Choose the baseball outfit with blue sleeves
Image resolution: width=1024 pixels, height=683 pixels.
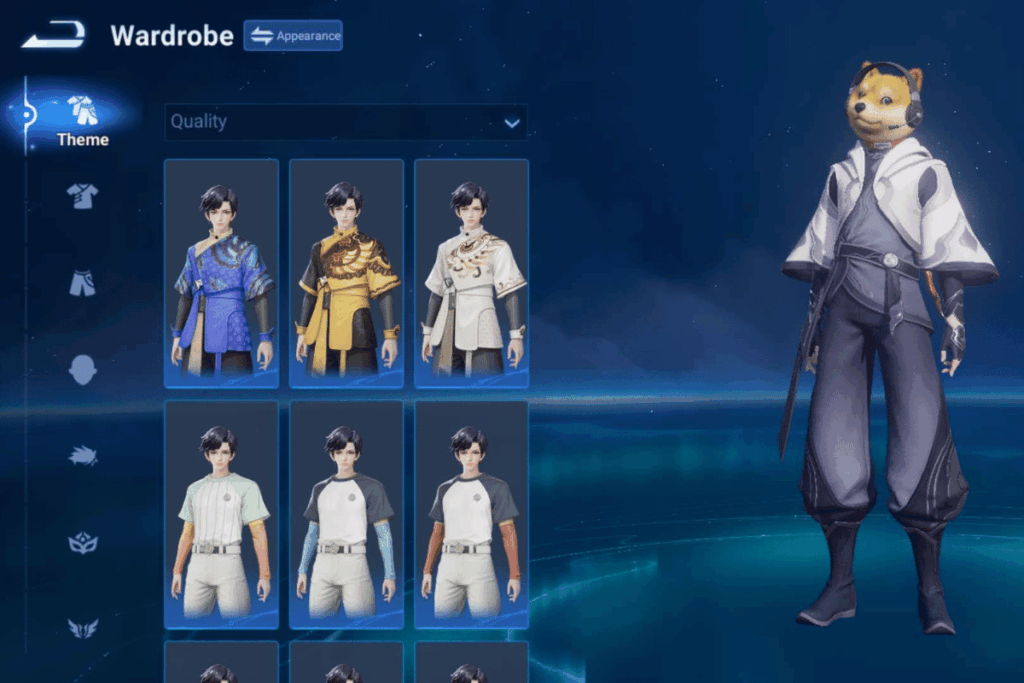click(346, 515)
